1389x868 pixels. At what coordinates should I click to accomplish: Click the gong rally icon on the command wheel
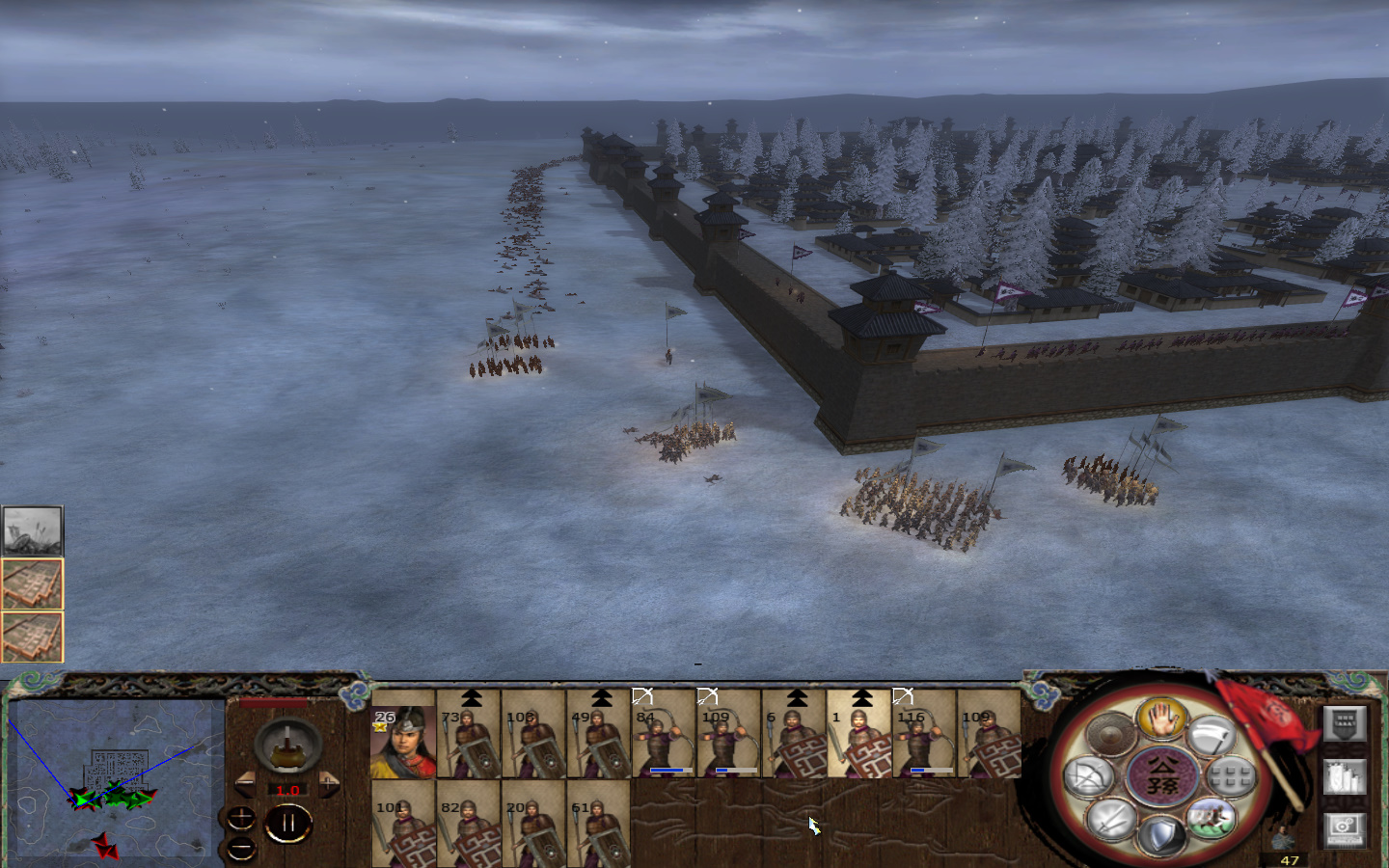(1112, 735)
